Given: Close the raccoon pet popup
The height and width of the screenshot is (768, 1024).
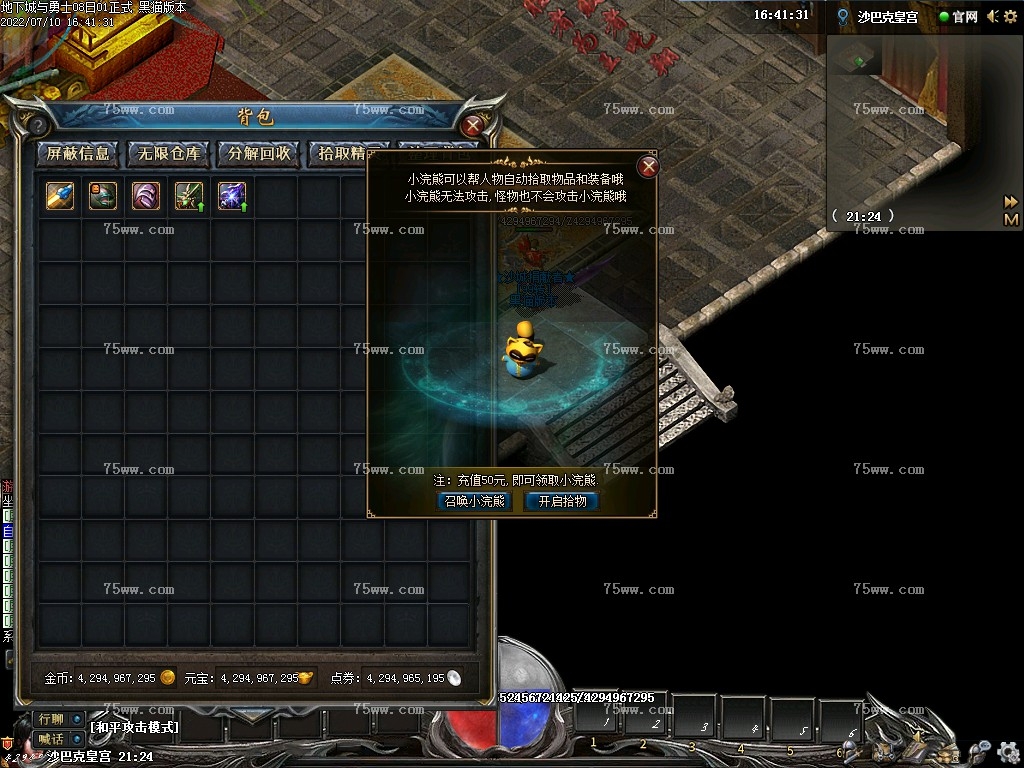Looking at the screenshot, I should 649,167.
